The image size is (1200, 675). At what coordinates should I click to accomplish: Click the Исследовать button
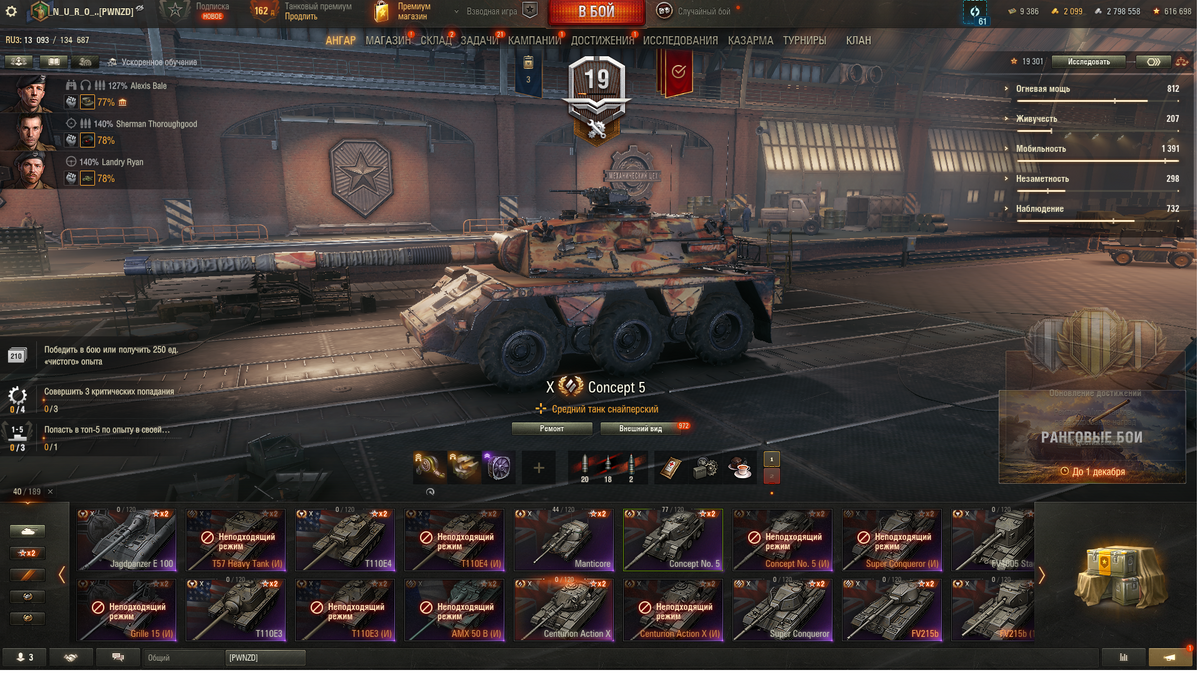tap(1089, 62)
